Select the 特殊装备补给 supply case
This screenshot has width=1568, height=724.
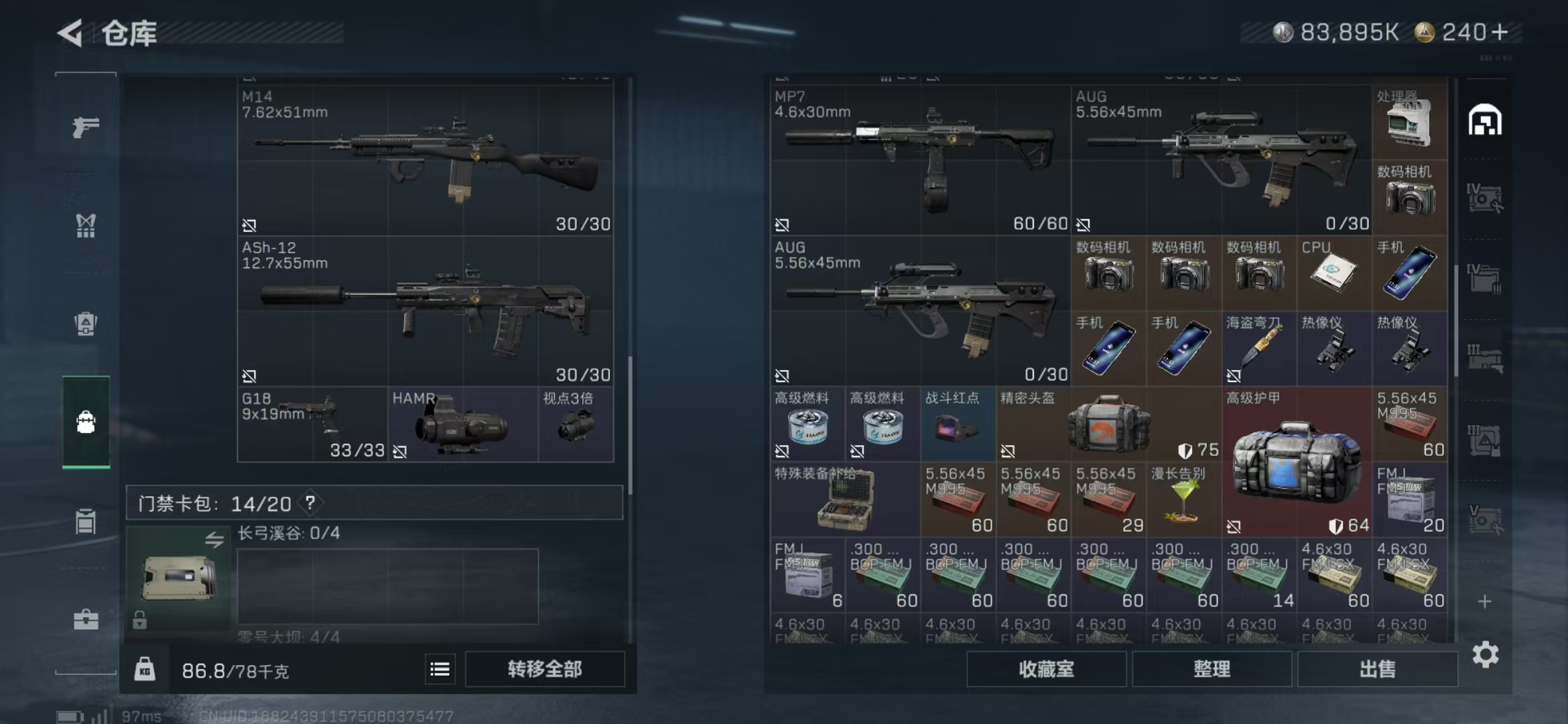[844, 500]
